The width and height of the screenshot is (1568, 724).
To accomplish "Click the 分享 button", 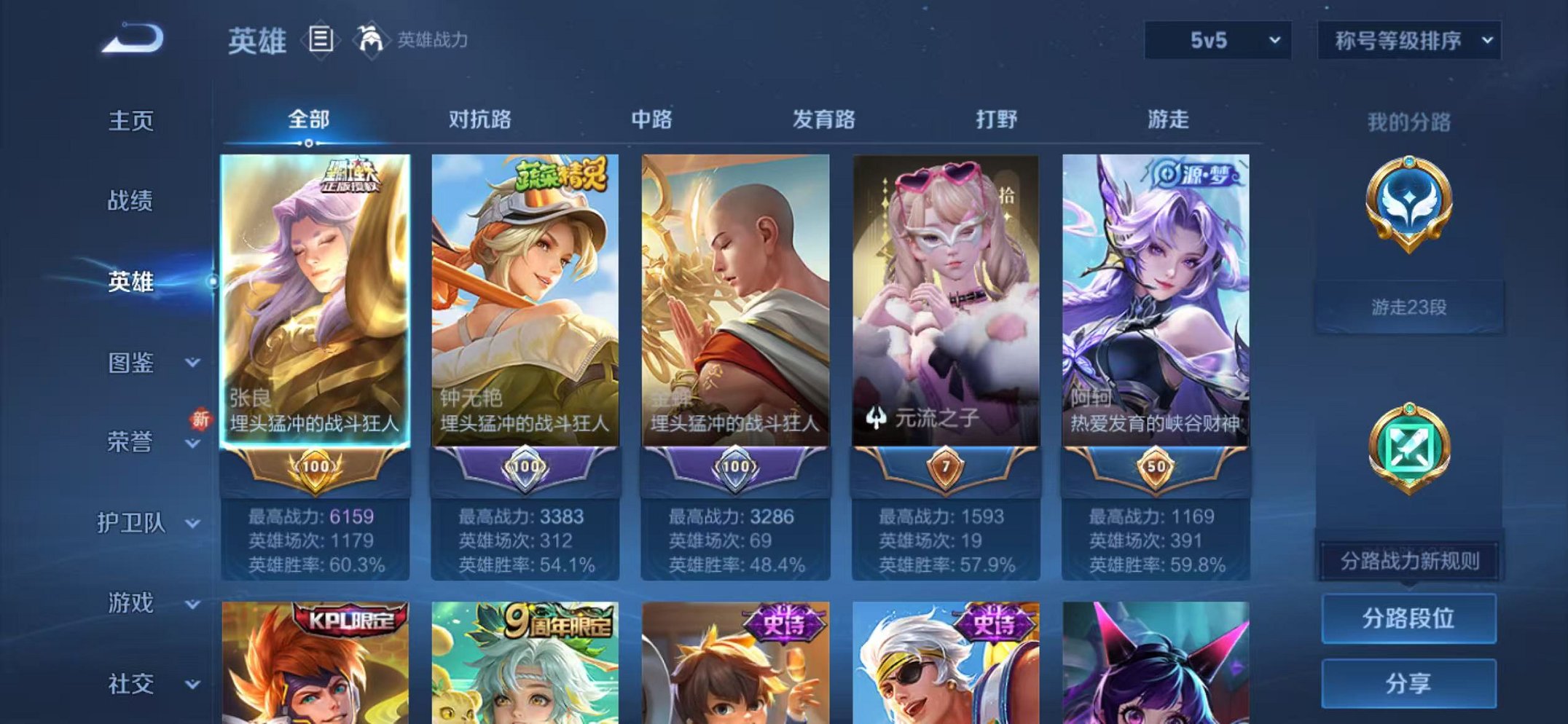I will 1408,683.
